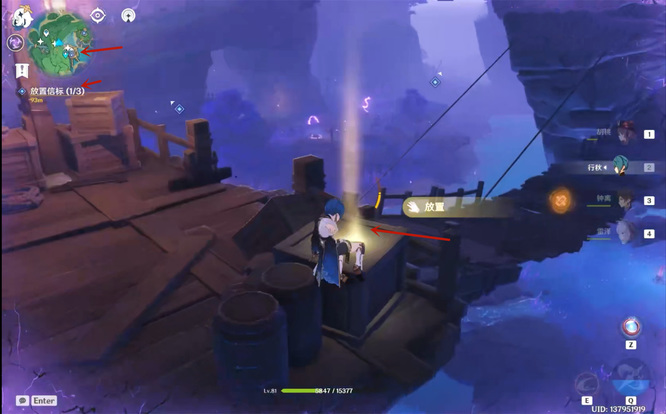
Task: Click the purple swirl icon beside the minimap
Action: click(x=15, y=43)
